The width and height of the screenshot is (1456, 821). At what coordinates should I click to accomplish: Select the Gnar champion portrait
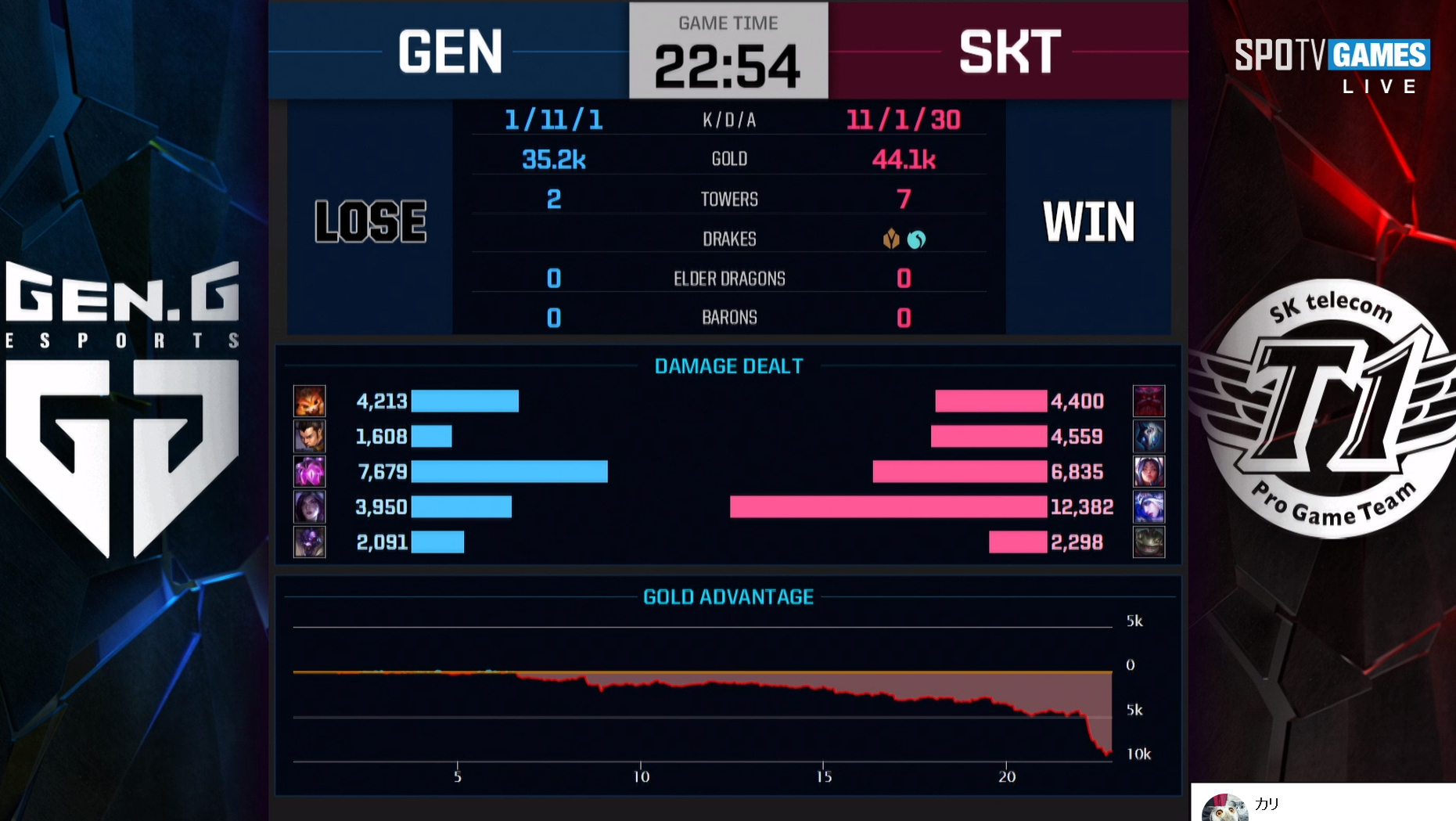click(x=311, y=400)
